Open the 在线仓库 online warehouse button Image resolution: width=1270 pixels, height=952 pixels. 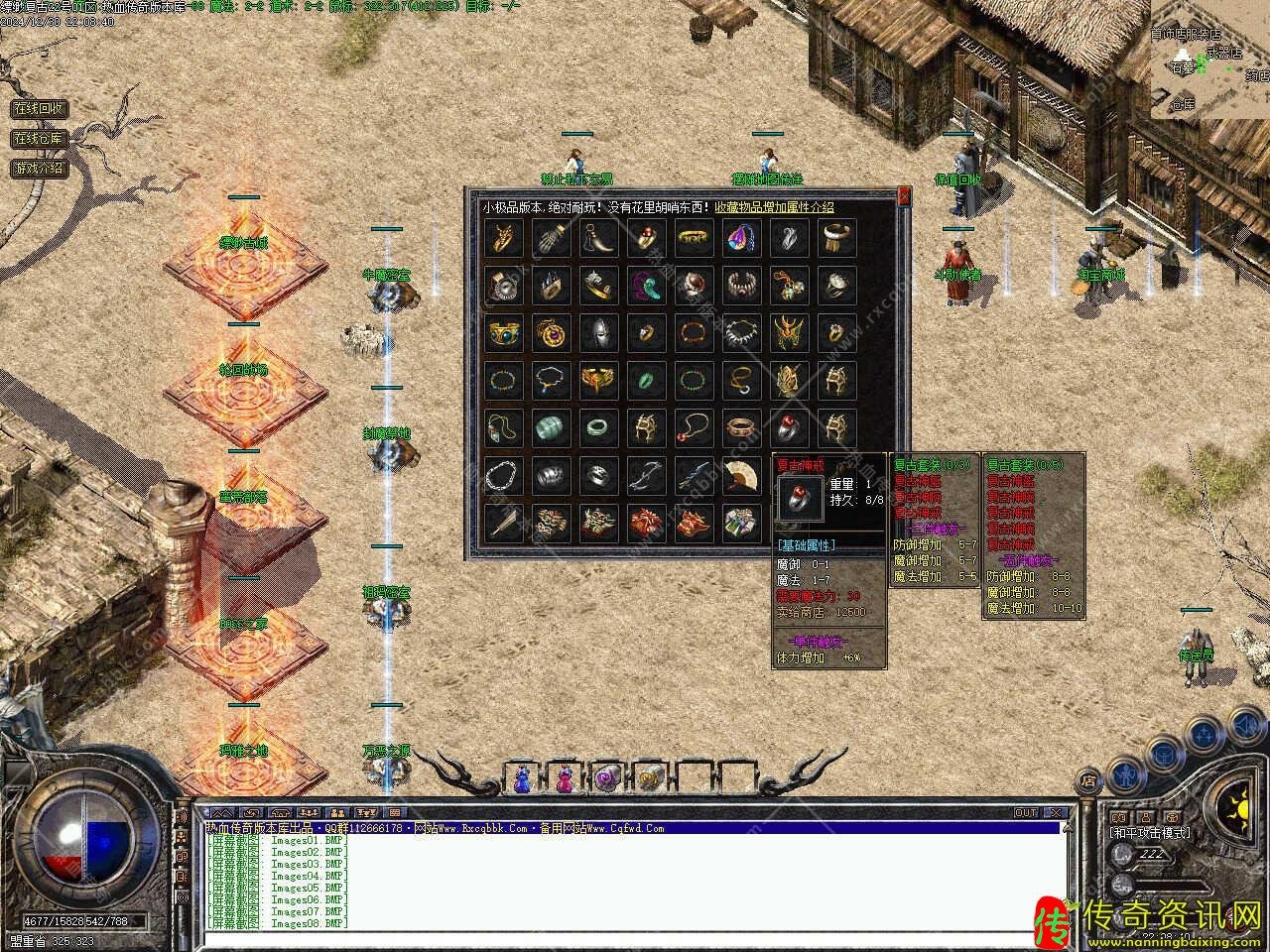[38, 139]
